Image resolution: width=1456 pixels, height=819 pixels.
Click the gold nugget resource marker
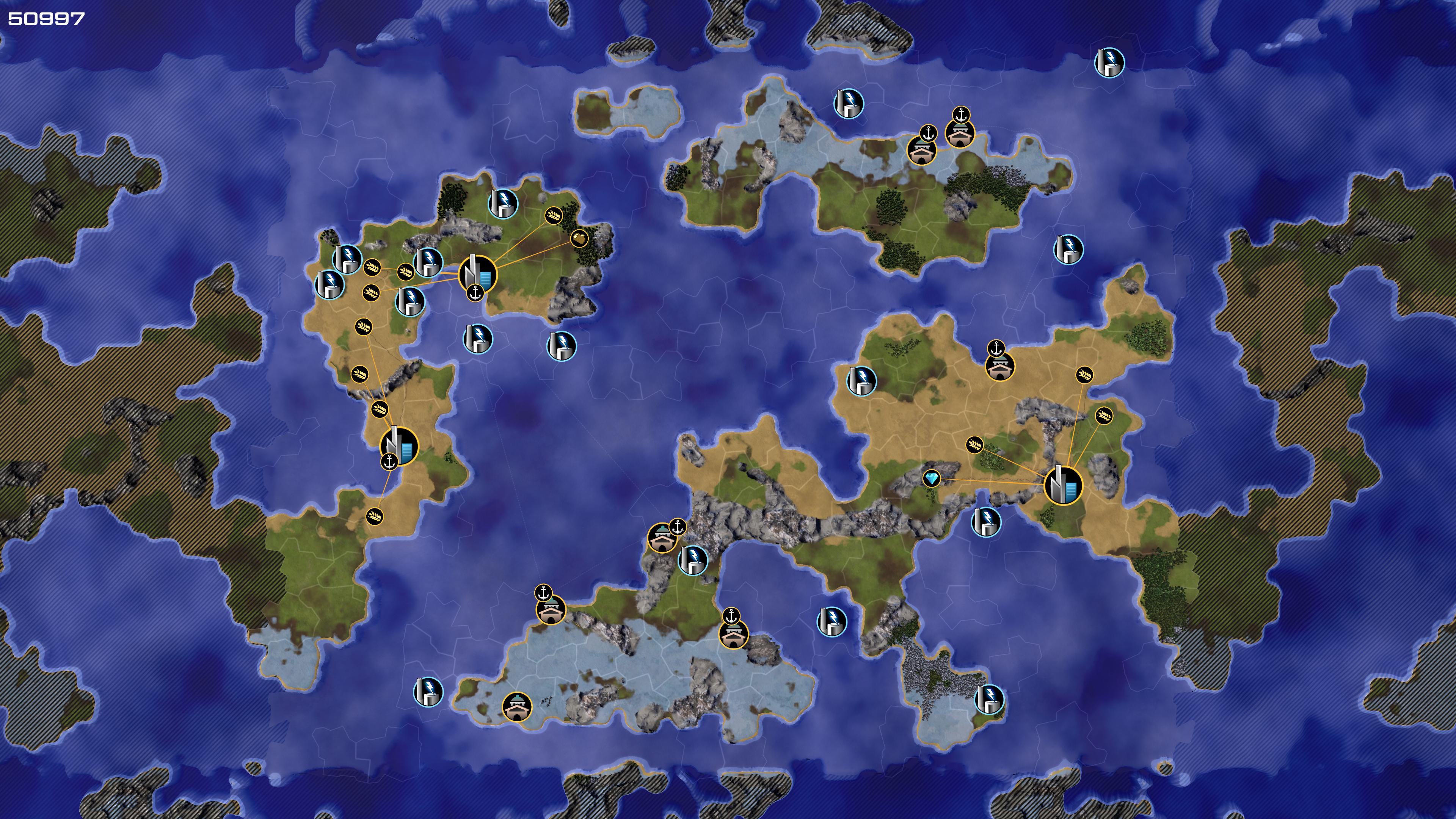(x=579, y=238)
